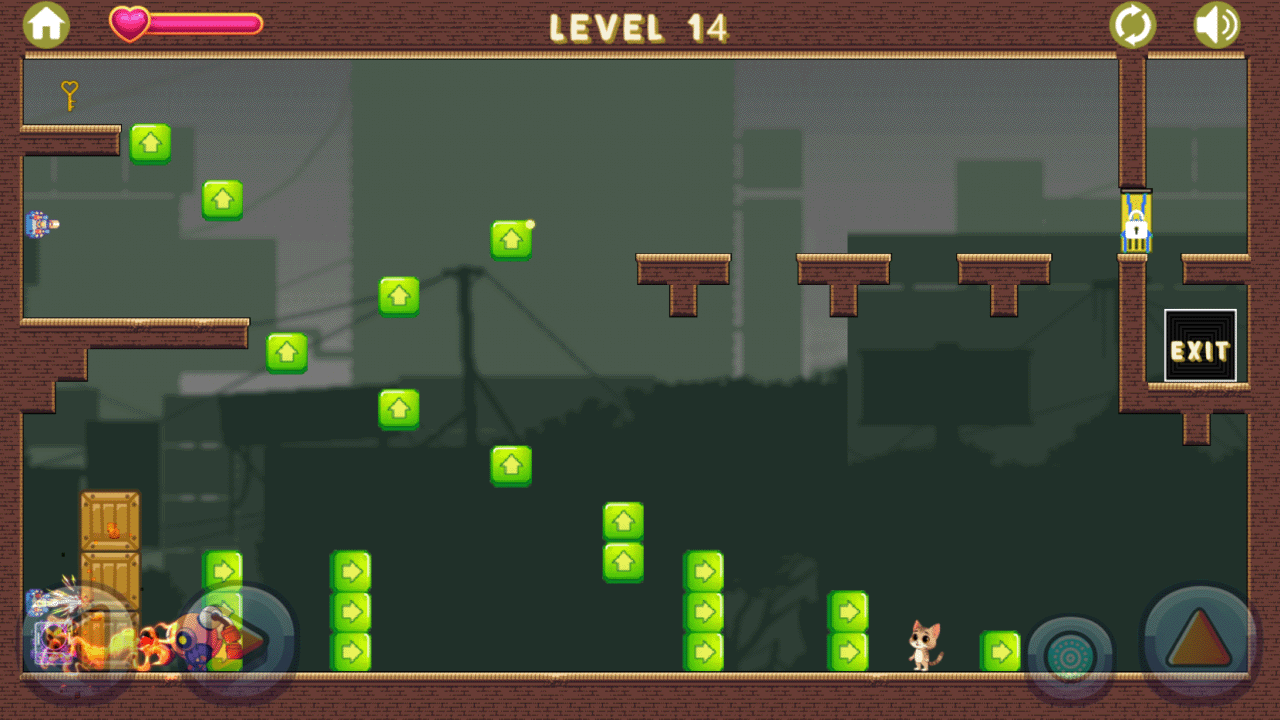Screen dimensions: 1280x720
Task: Tap the move-left arrow control
Action: (x=78, y=640)
